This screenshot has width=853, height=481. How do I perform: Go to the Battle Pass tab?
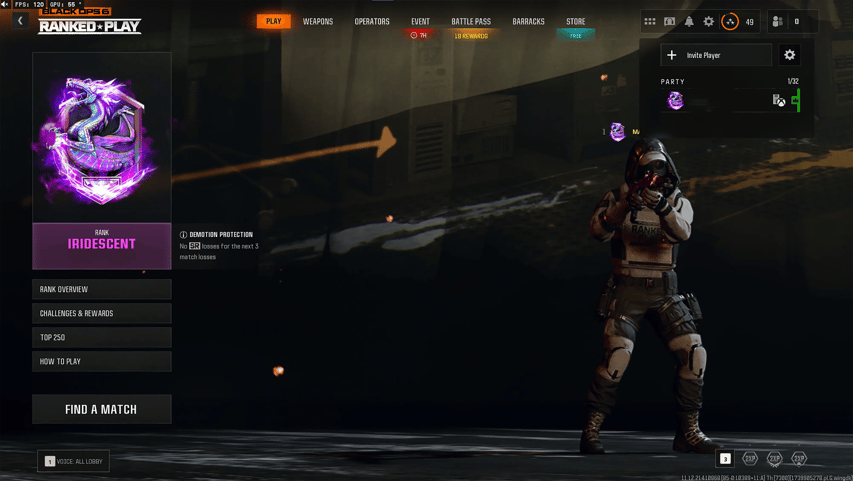(x=471, y=21)
